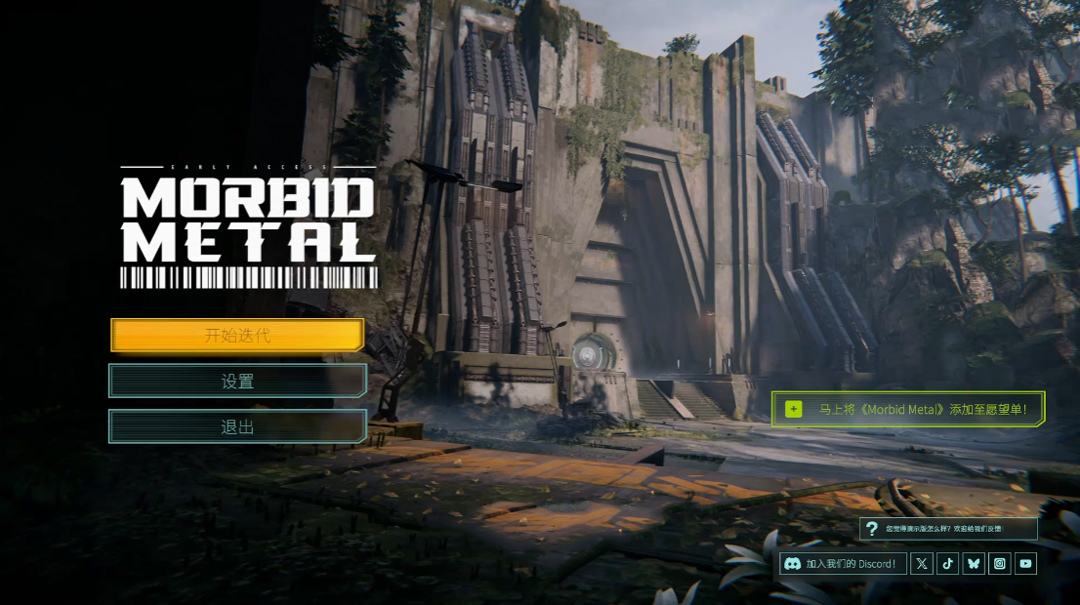The image size is (1080, 605).
Task: Open the 设置 settings menu
Action: (x=237, y=381)
